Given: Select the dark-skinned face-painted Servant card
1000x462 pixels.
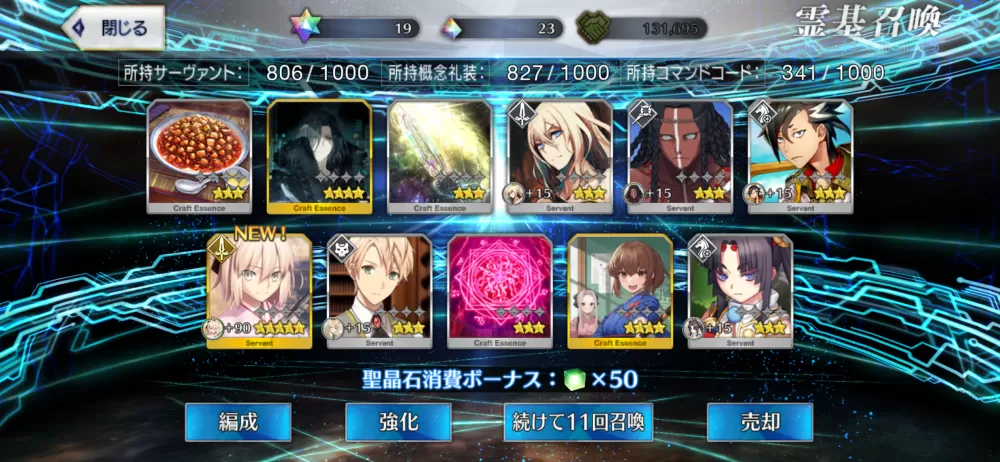Looking at the screenshot, I should click(x=679, y=156).
